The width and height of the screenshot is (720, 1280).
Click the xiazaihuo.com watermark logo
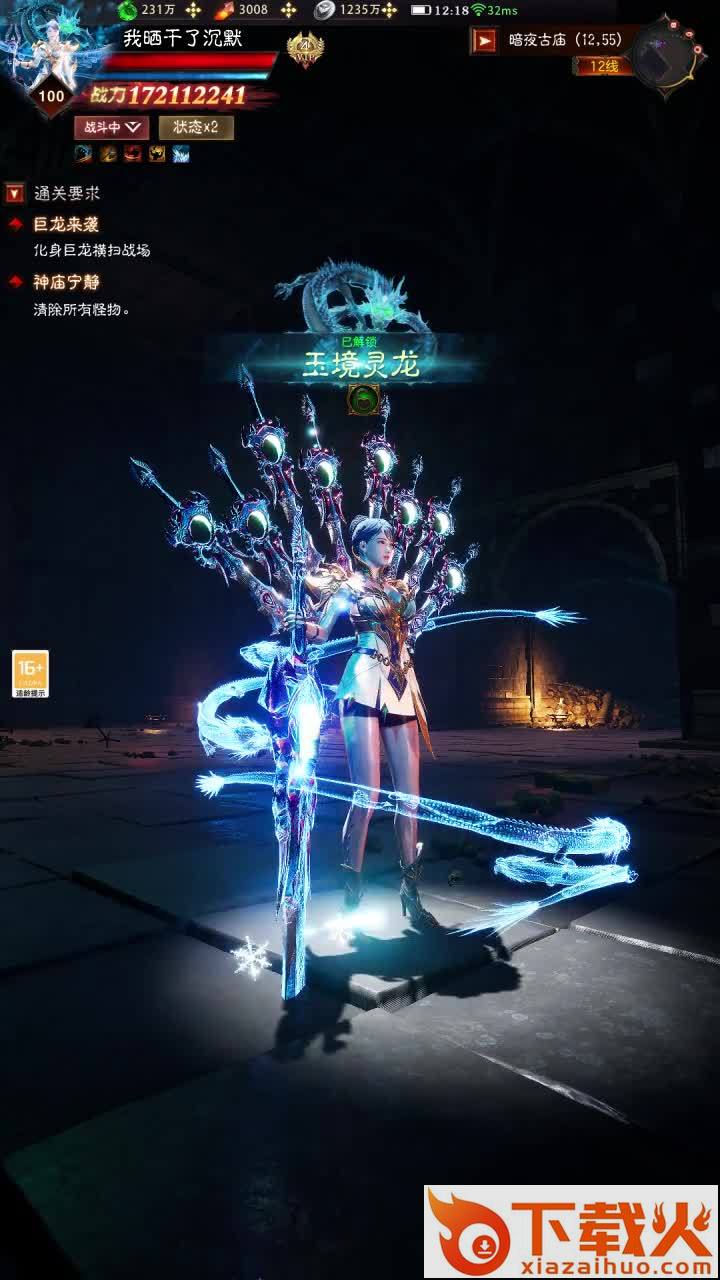click(570, 1231)
